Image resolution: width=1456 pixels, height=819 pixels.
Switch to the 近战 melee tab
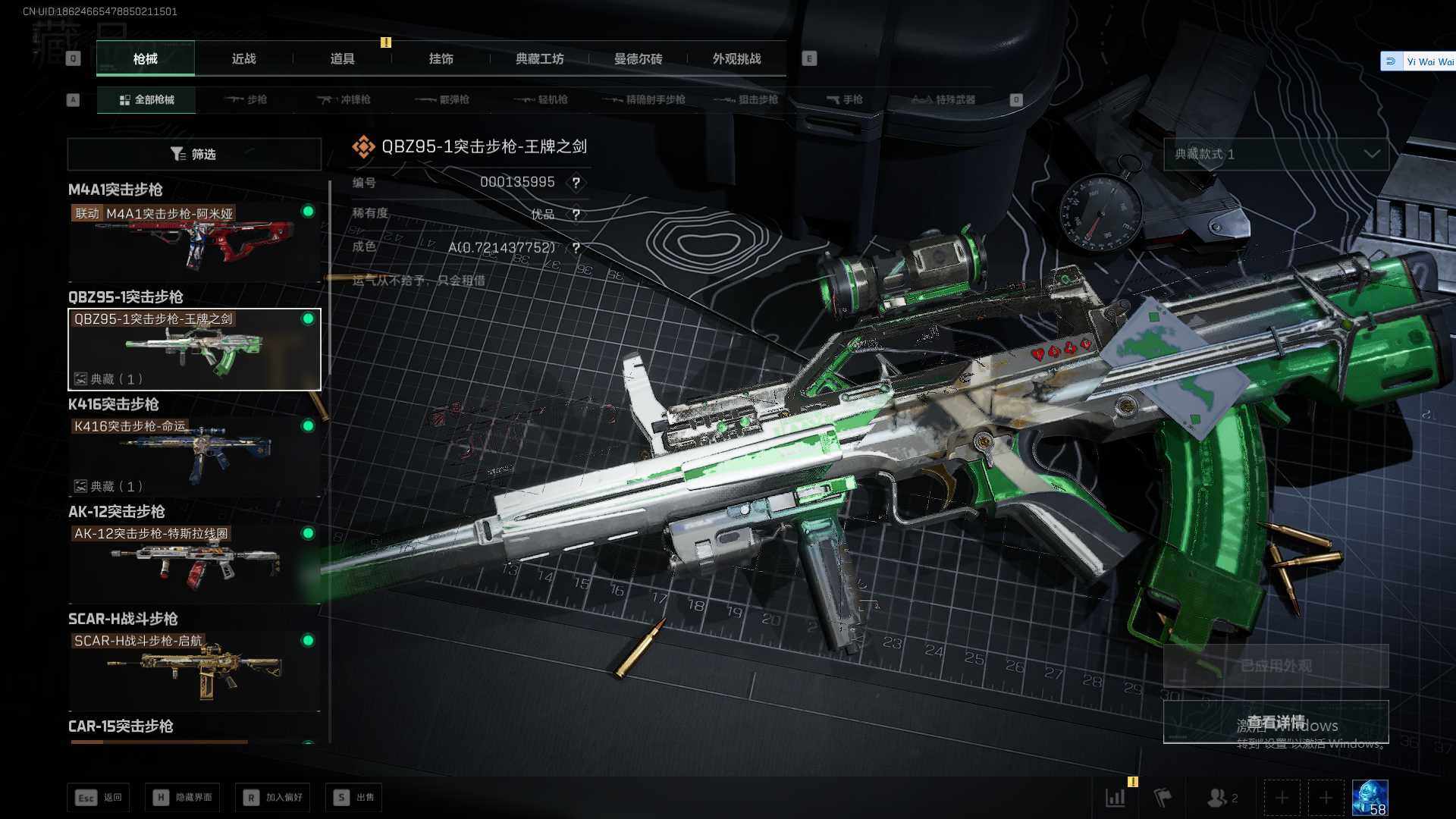[x=243, y=59]
